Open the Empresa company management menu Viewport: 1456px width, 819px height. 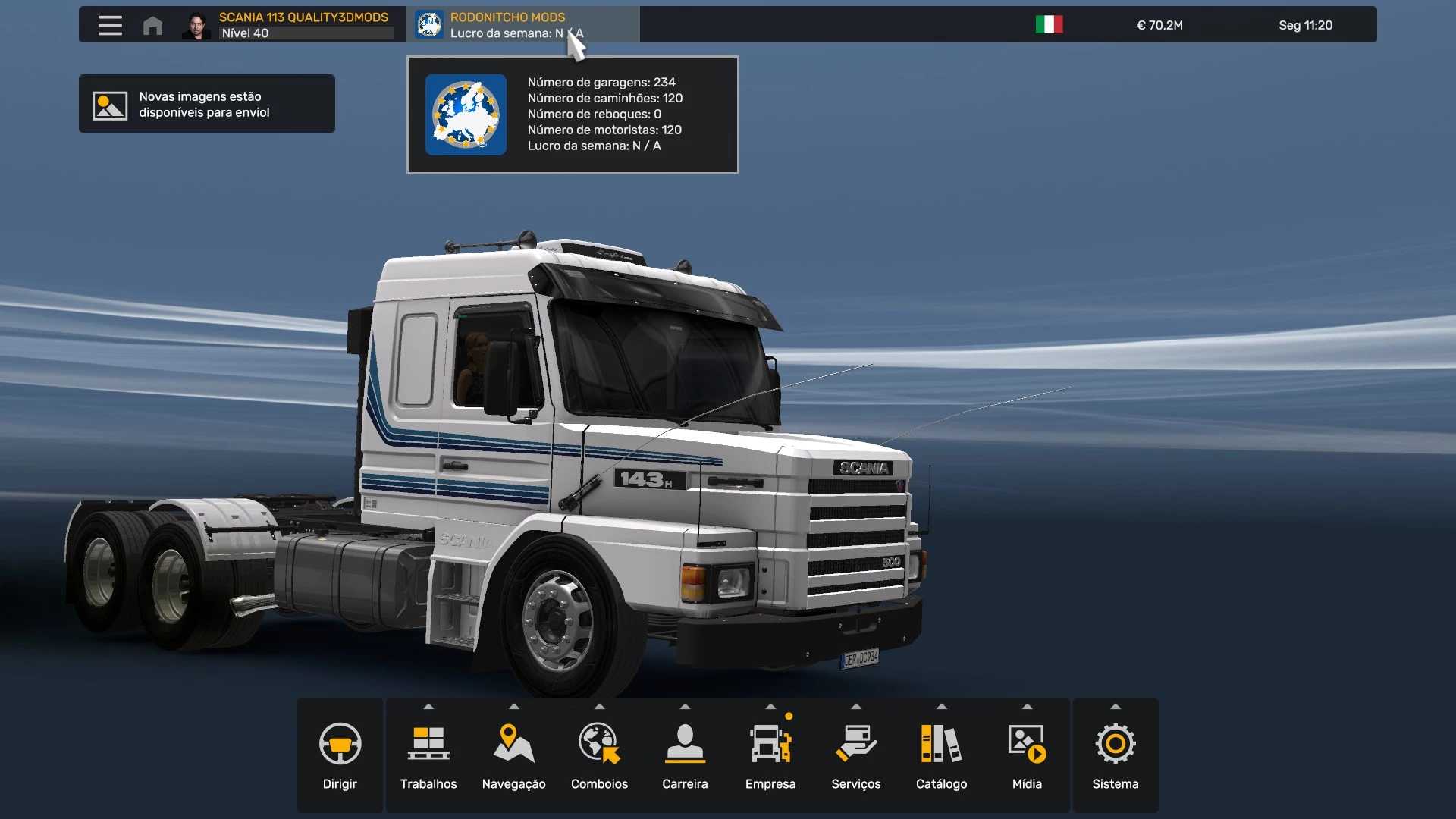pyautogui.click(x=770, y=755)
